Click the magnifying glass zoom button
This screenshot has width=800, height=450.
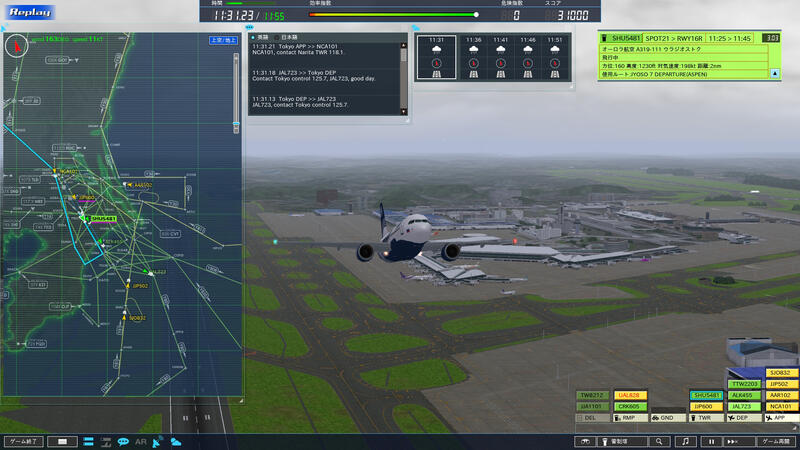tap(658, 441)
